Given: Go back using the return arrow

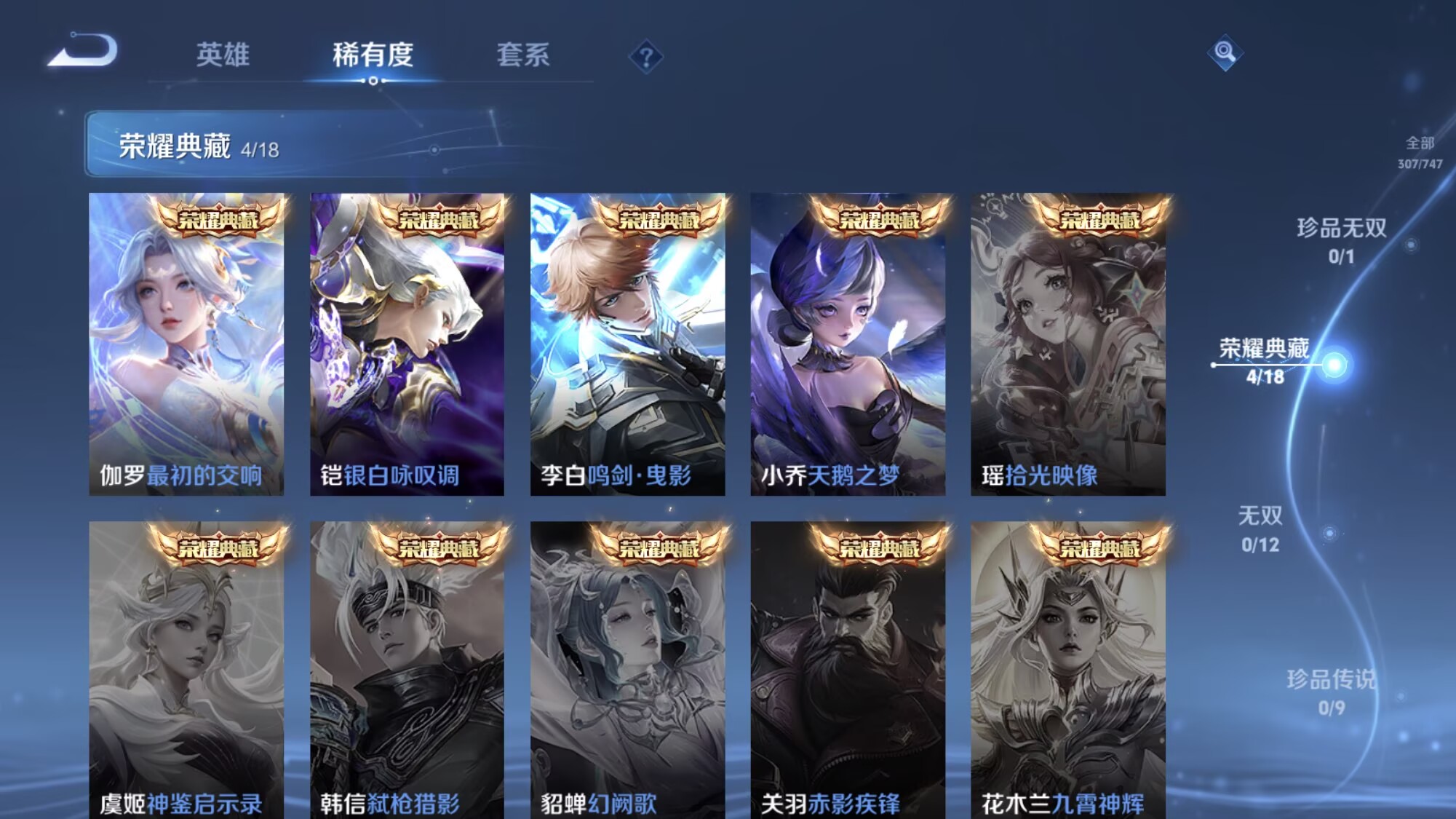Looking at the screenshot, I should coord(82,51).
